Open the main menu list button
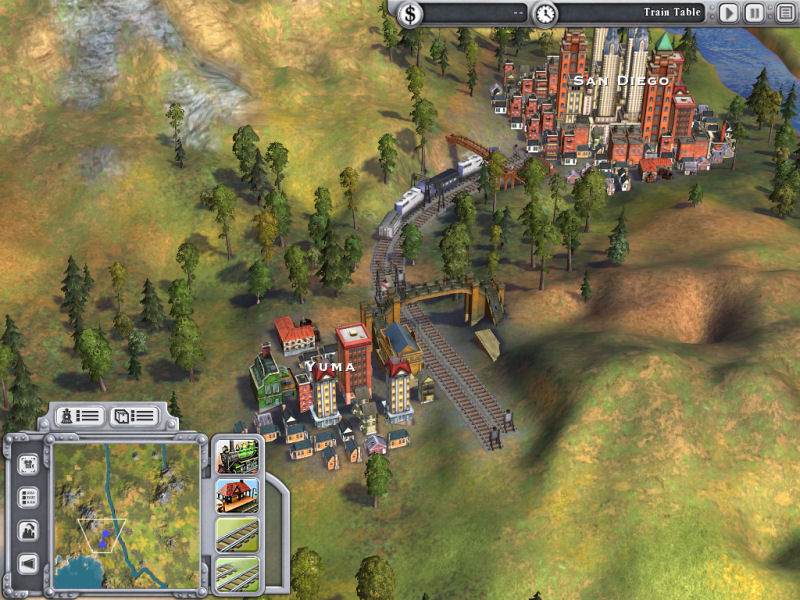This screenshot has width=800, height=600. tap(781, 14)
